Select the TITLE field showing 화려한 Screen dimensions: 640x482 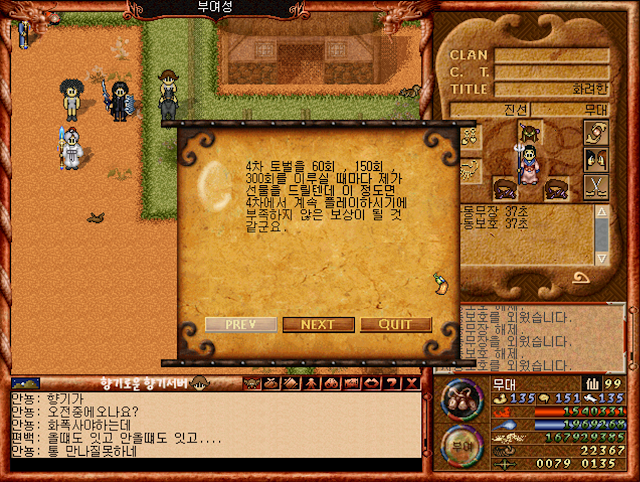pos(552,88)
